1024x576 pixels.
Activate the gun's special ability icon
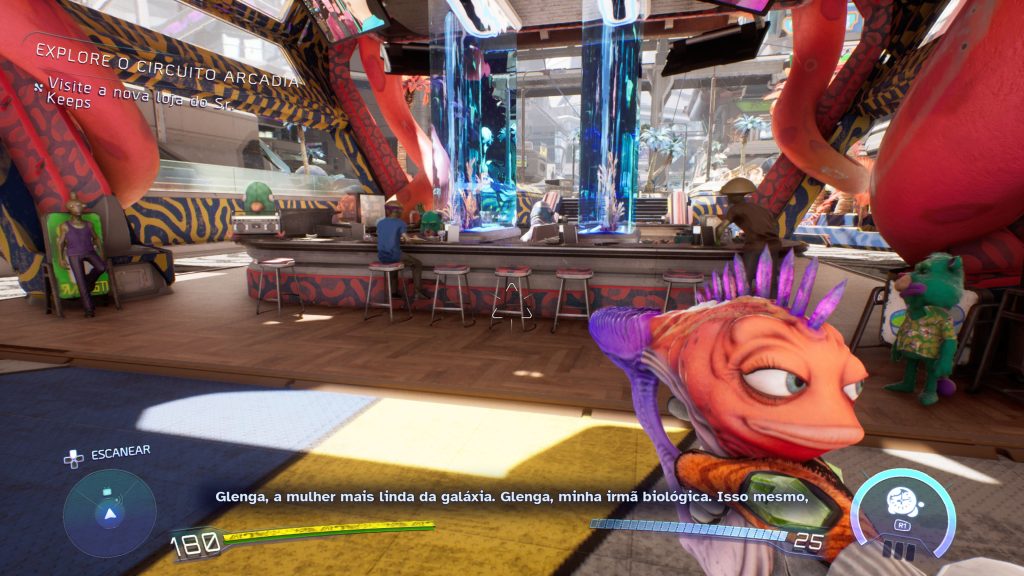tap(902, 500)
